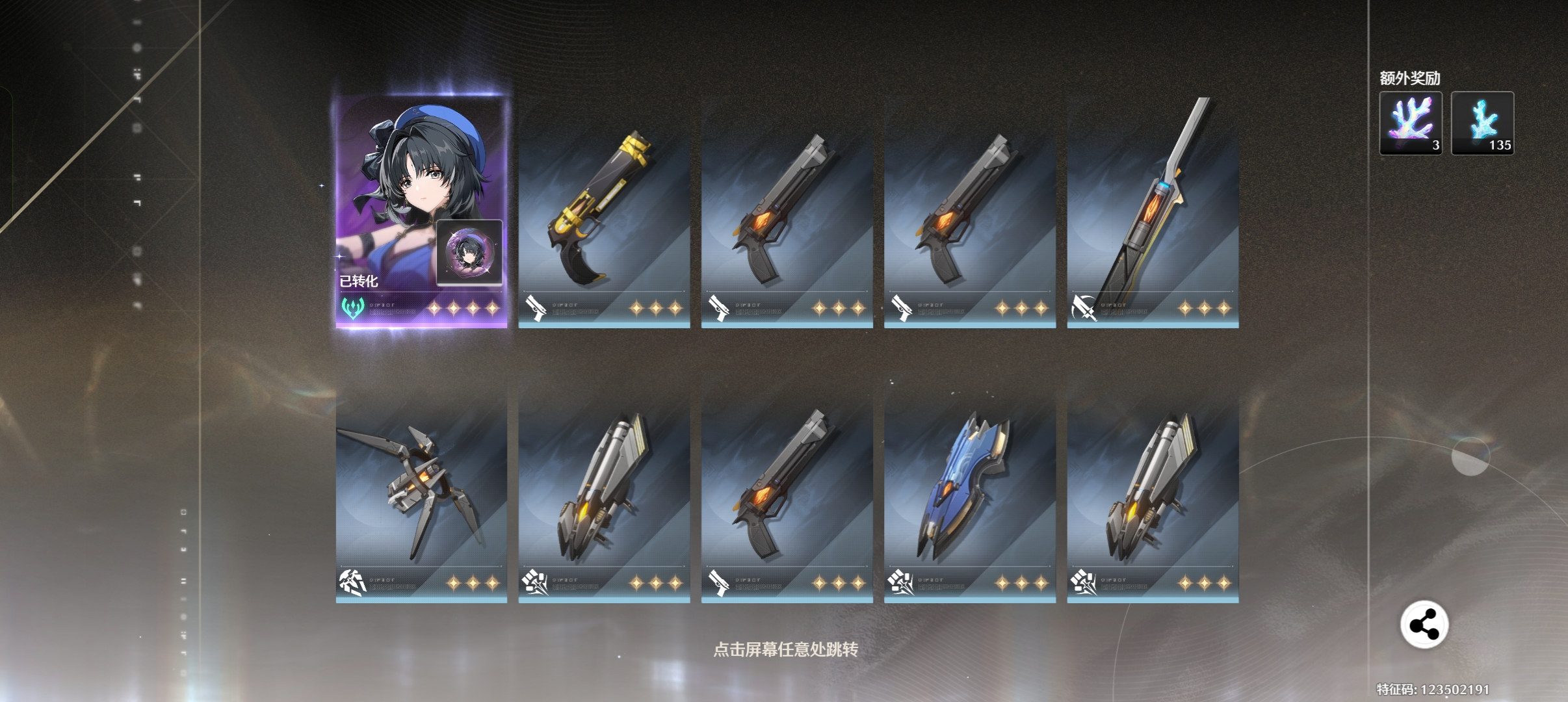View the iridescent coral reward with count 3
The width and height of the screenshot is (1568, 702).
click(x=1411, y=123)
